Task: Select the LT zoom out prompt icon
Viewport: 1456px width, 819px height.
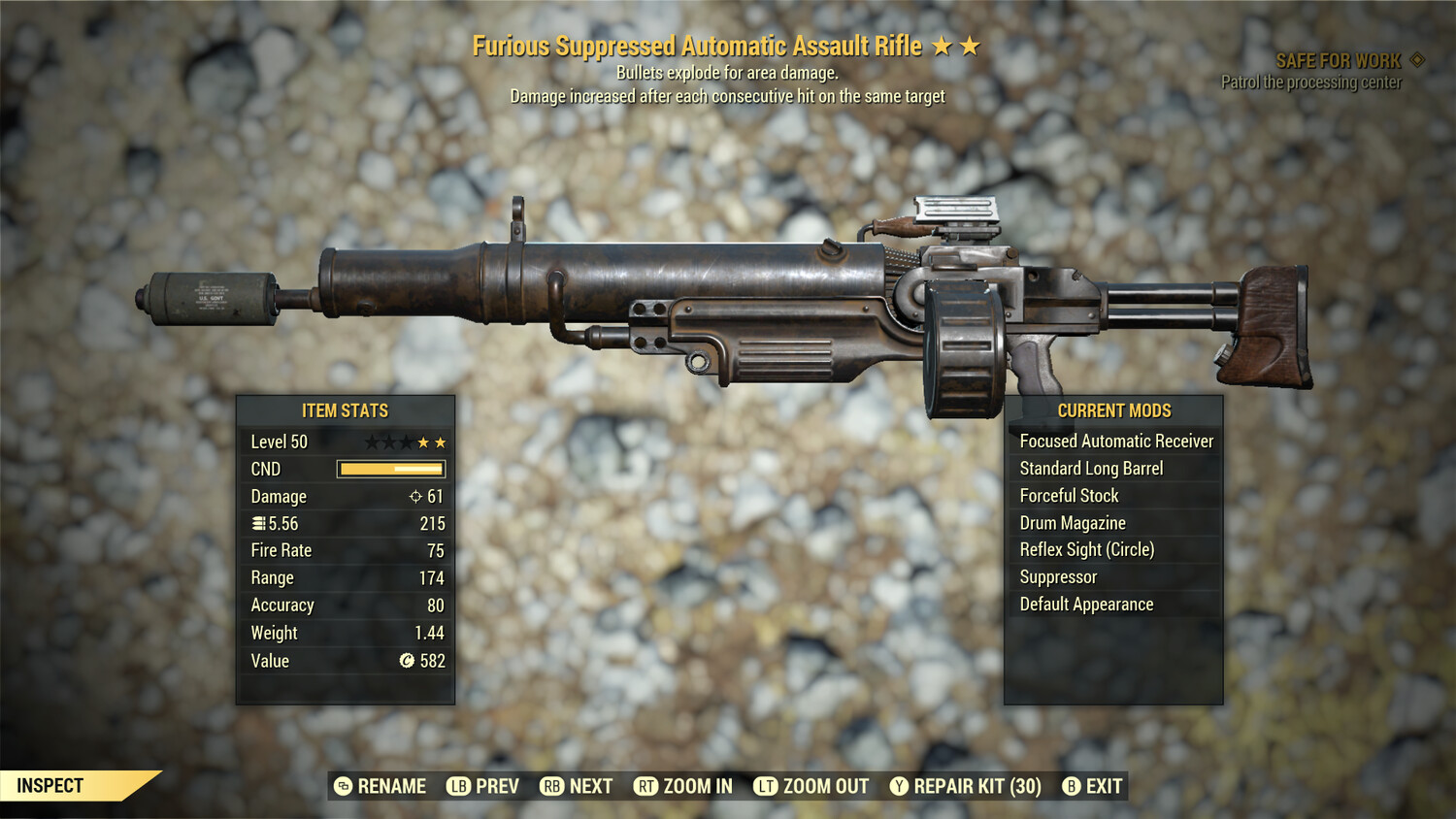Action: coord(764,786)
